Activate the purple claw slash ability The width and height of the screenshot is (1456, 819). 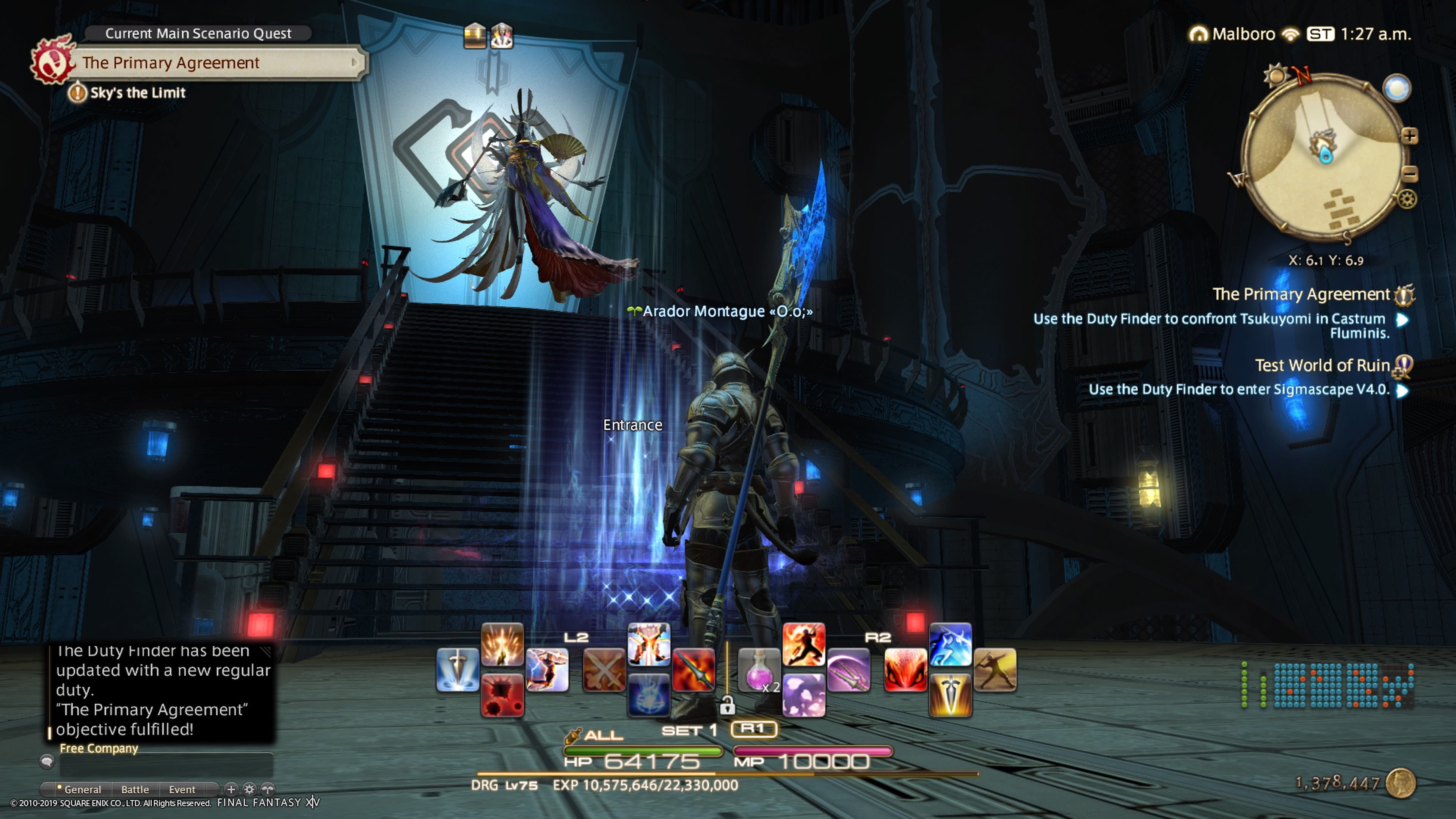pyautogui.click(x=849, y=670)
